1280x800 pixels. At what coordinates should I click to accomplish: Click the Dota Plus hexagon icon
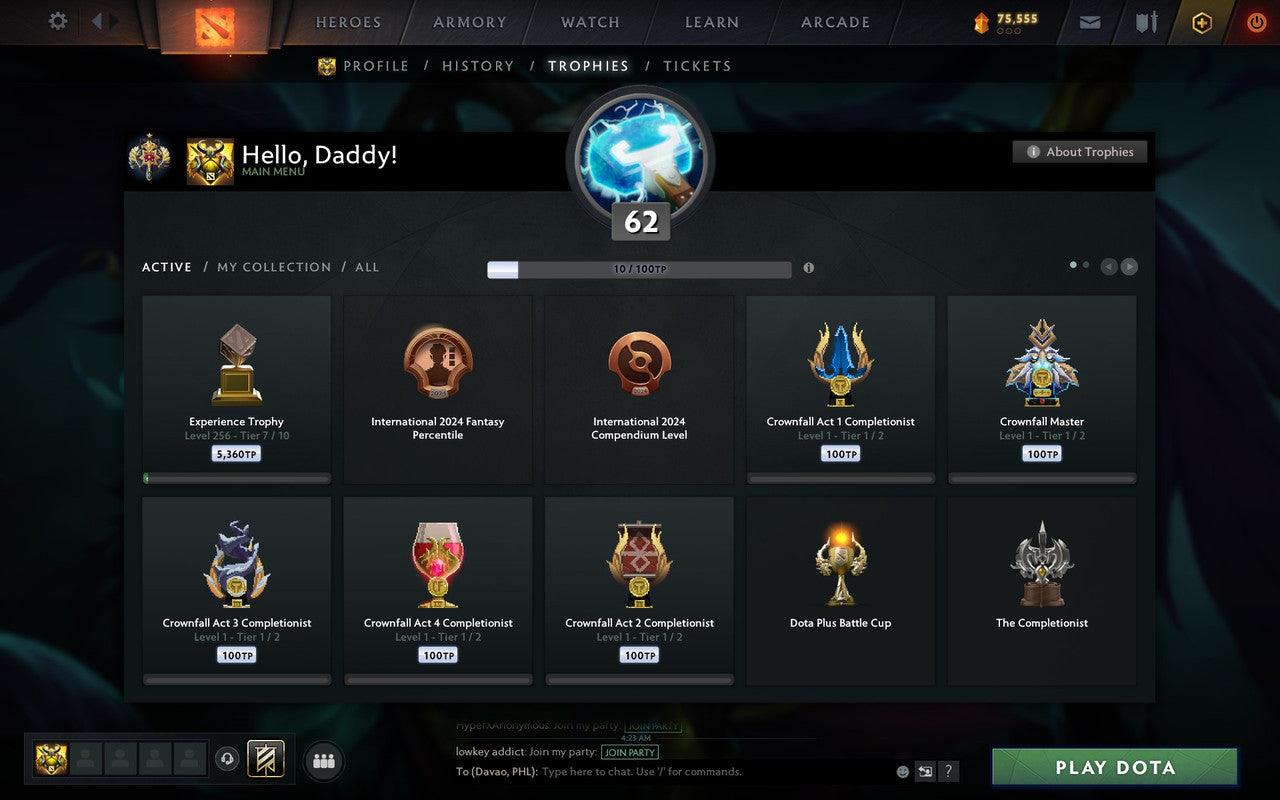pyautogui.click(x=1201, y=22)
